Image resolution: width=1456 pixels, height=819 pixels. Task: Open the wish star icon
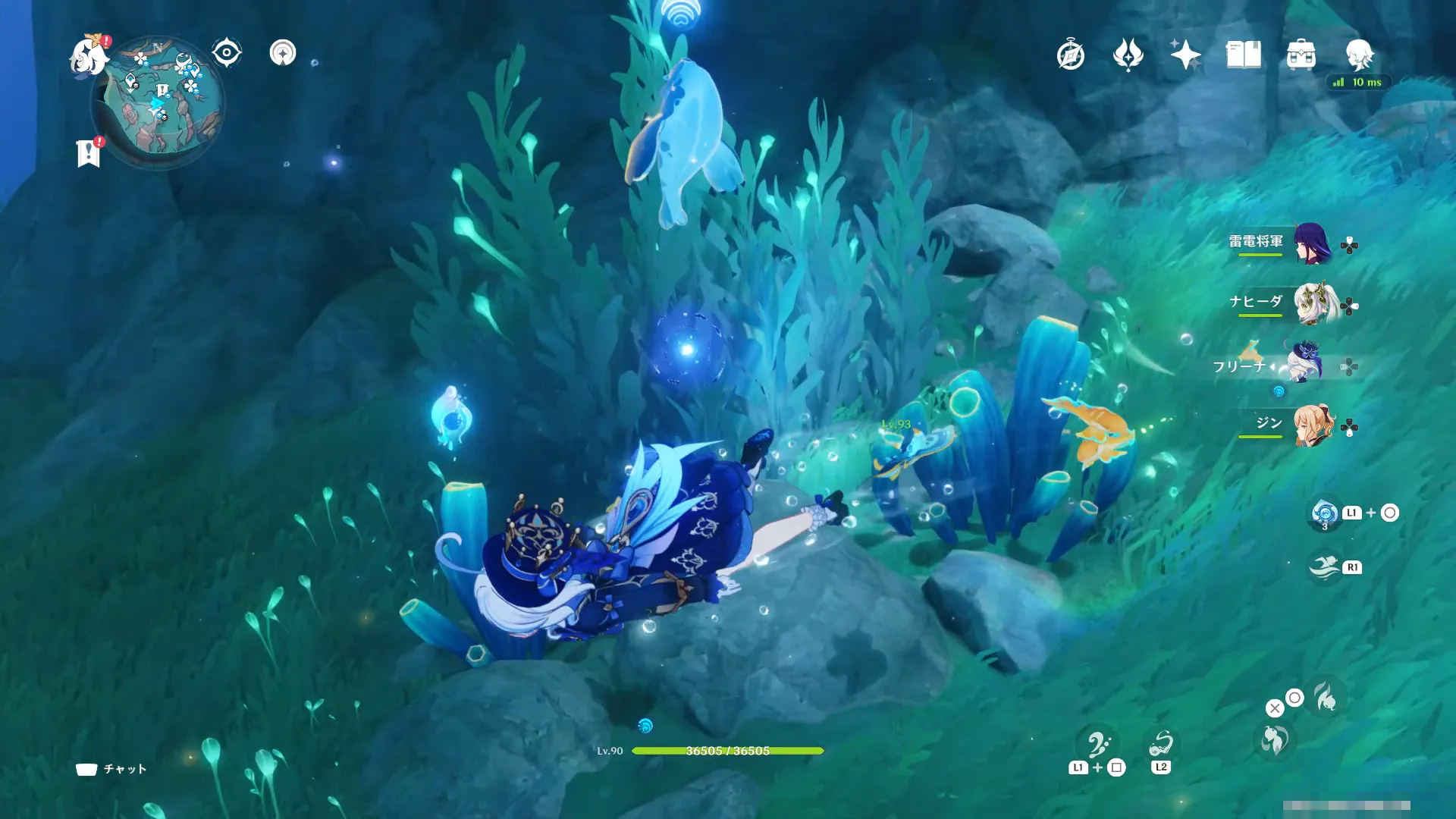(1185, 55)
